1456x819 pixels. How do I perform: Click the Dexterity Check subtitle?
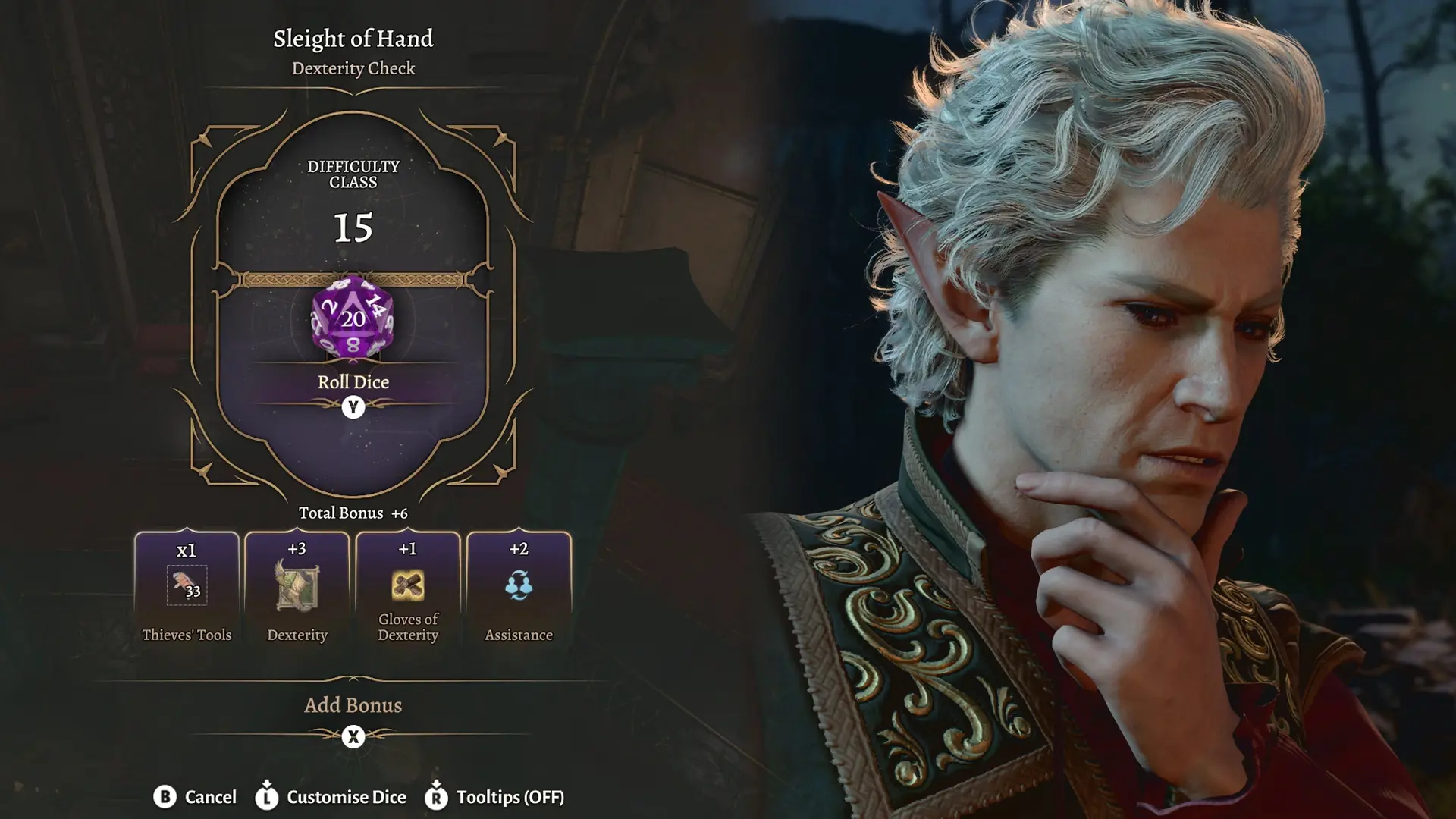point(352,69)
